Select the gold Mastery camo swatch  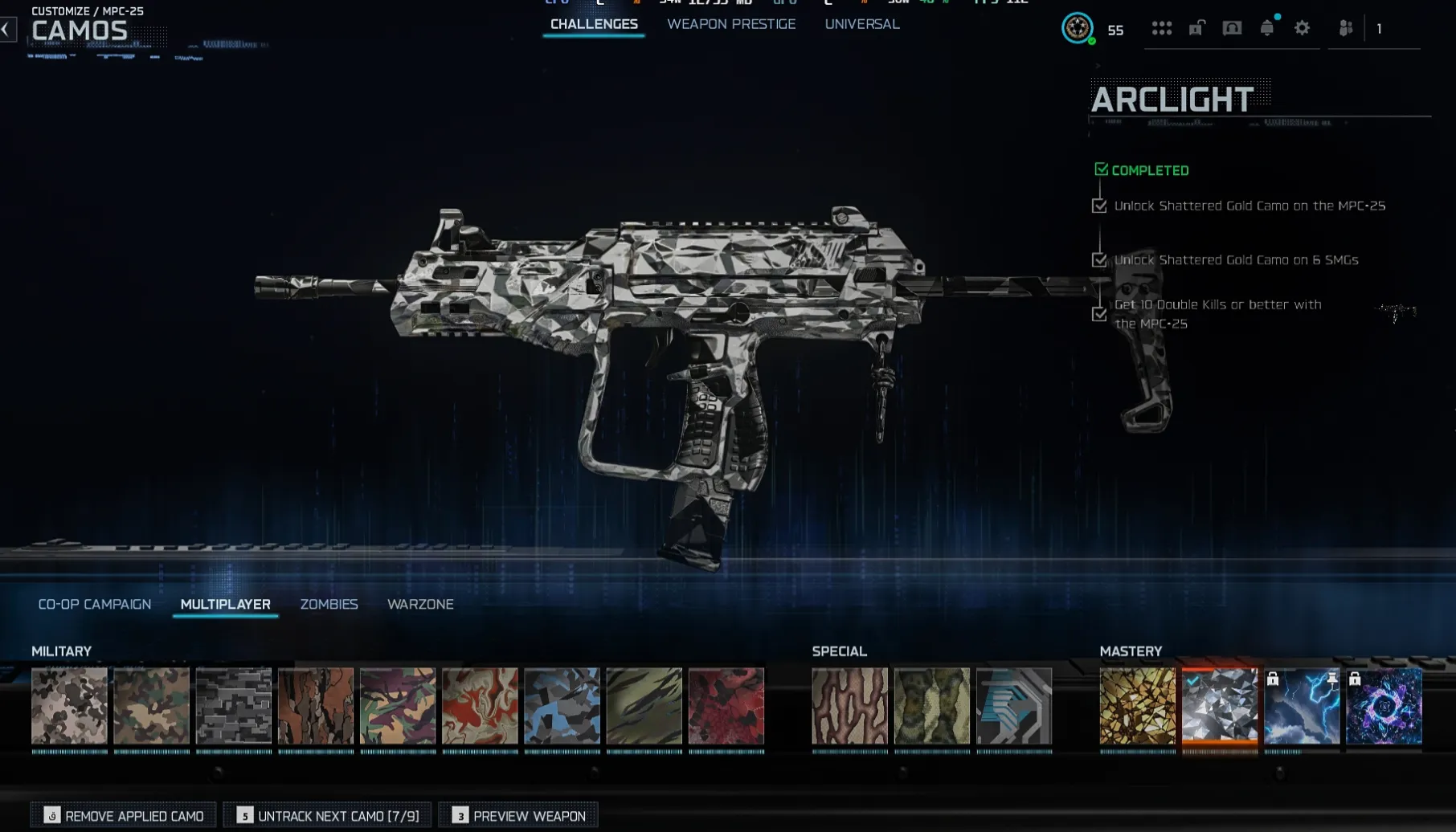1136,708
